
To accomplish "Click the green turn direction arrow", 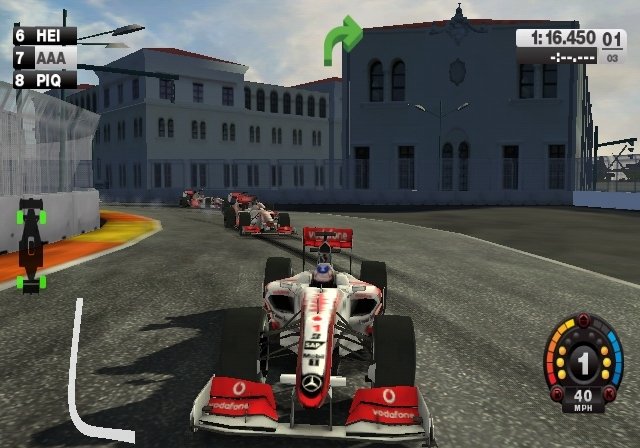I will (x=340, y=40).
